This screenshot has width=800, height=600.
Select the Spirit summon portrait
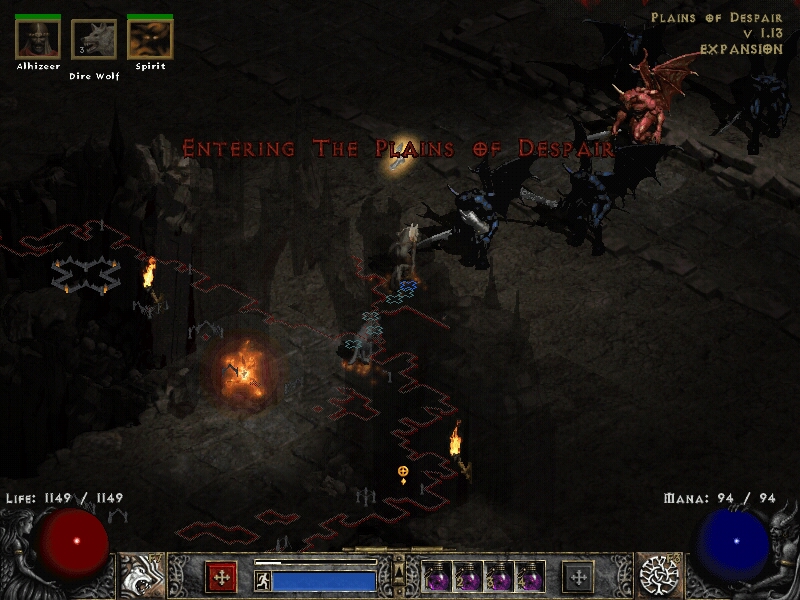pos(150,39)
